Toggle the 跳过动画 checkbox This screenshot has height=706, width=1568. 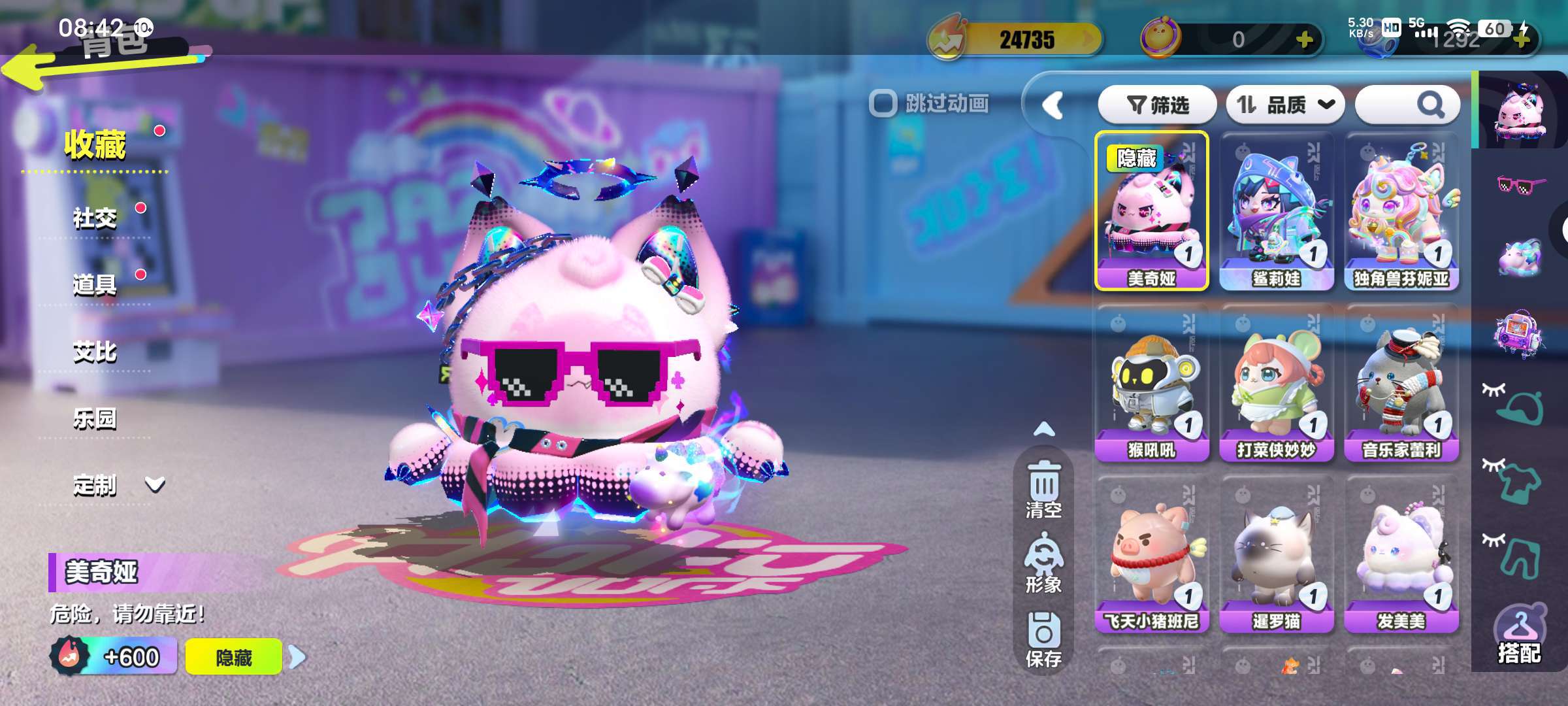coord(883,103)
